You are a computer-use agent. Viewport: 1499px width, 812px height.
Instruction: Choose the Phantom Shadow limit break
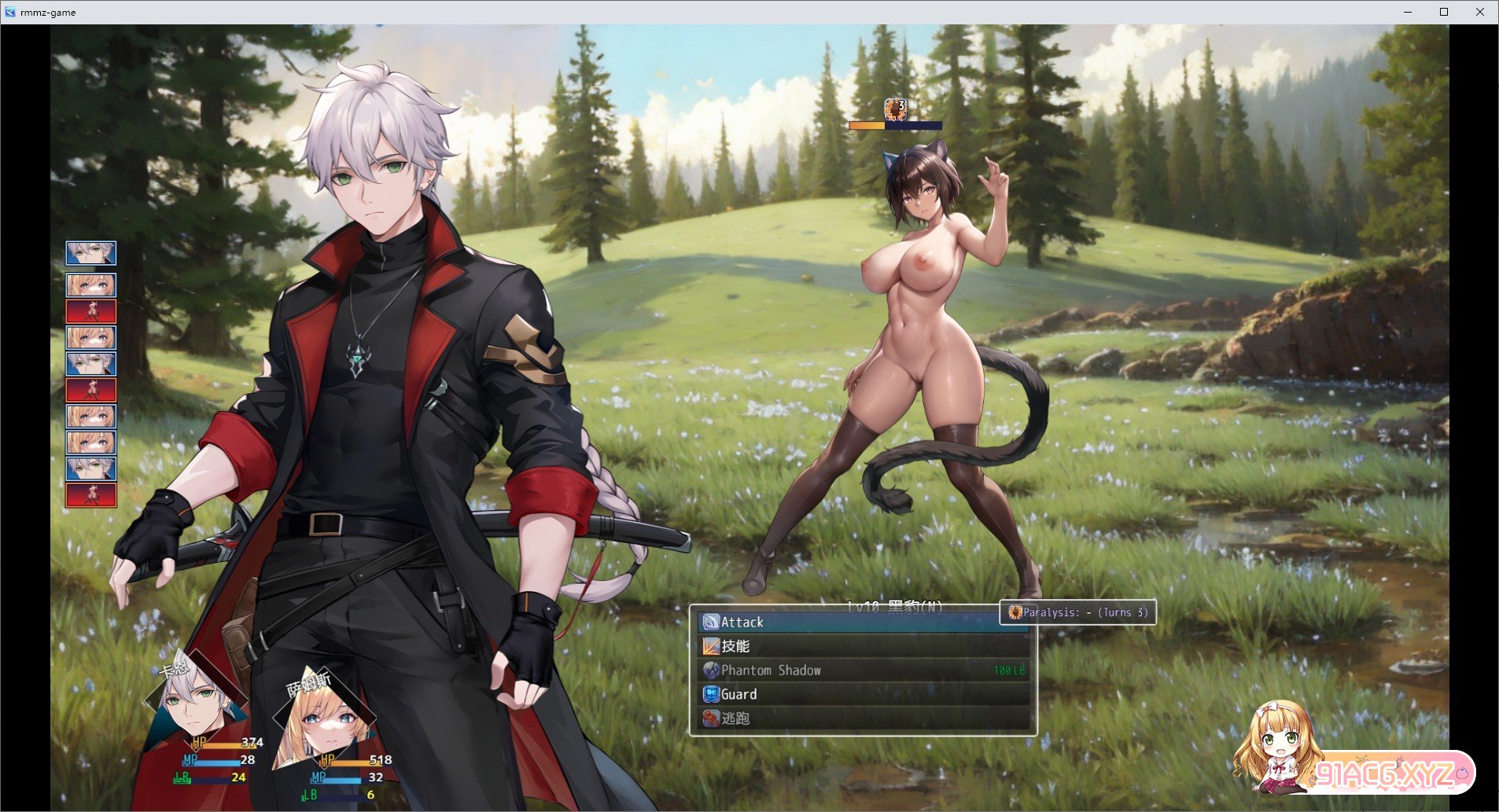tap(863, 671)
